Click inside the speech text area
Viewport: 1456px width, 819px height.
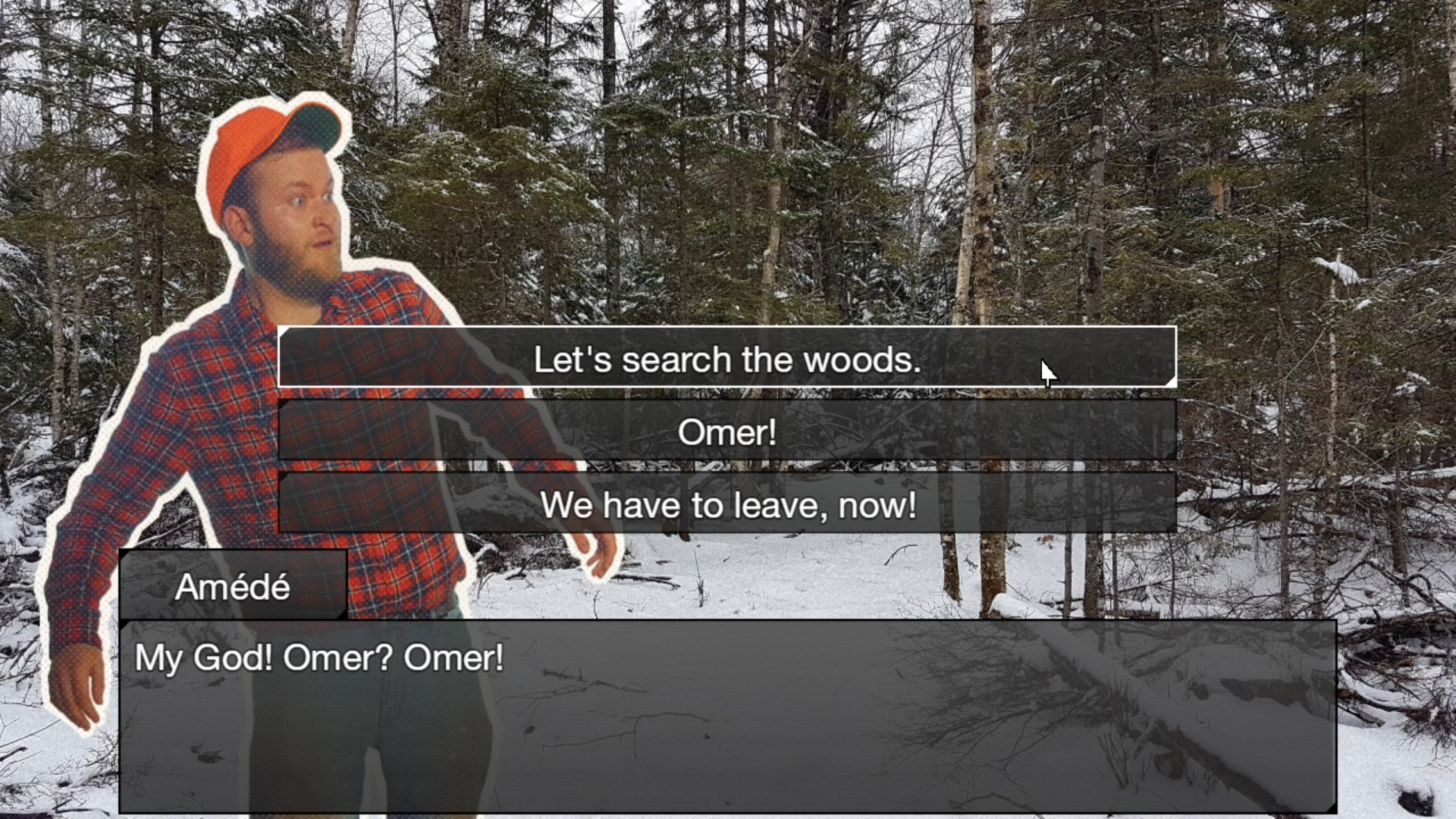(531, 682)
